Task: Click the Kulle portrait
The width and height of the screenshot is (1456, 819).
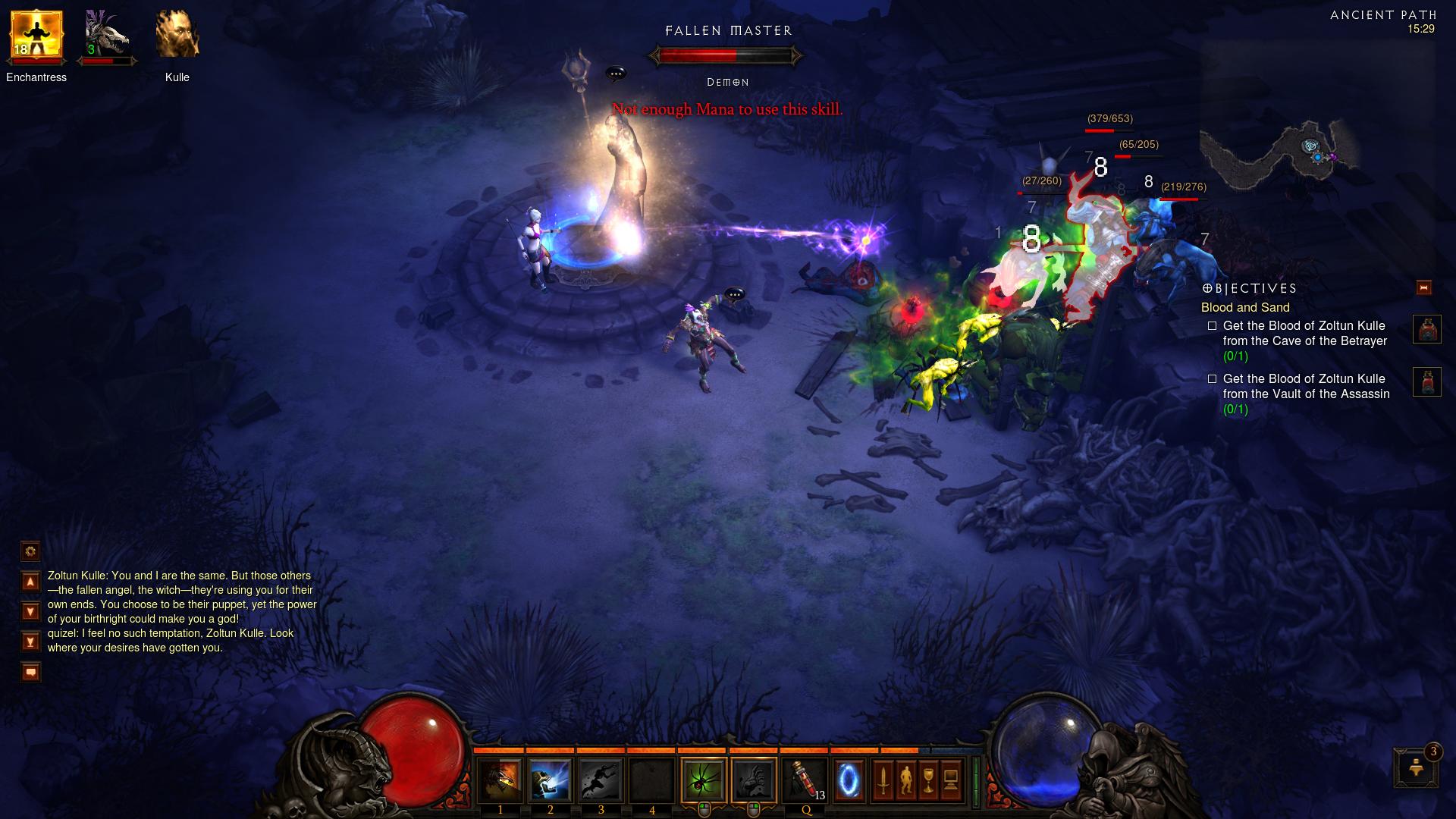Action: tap(177, 36)
